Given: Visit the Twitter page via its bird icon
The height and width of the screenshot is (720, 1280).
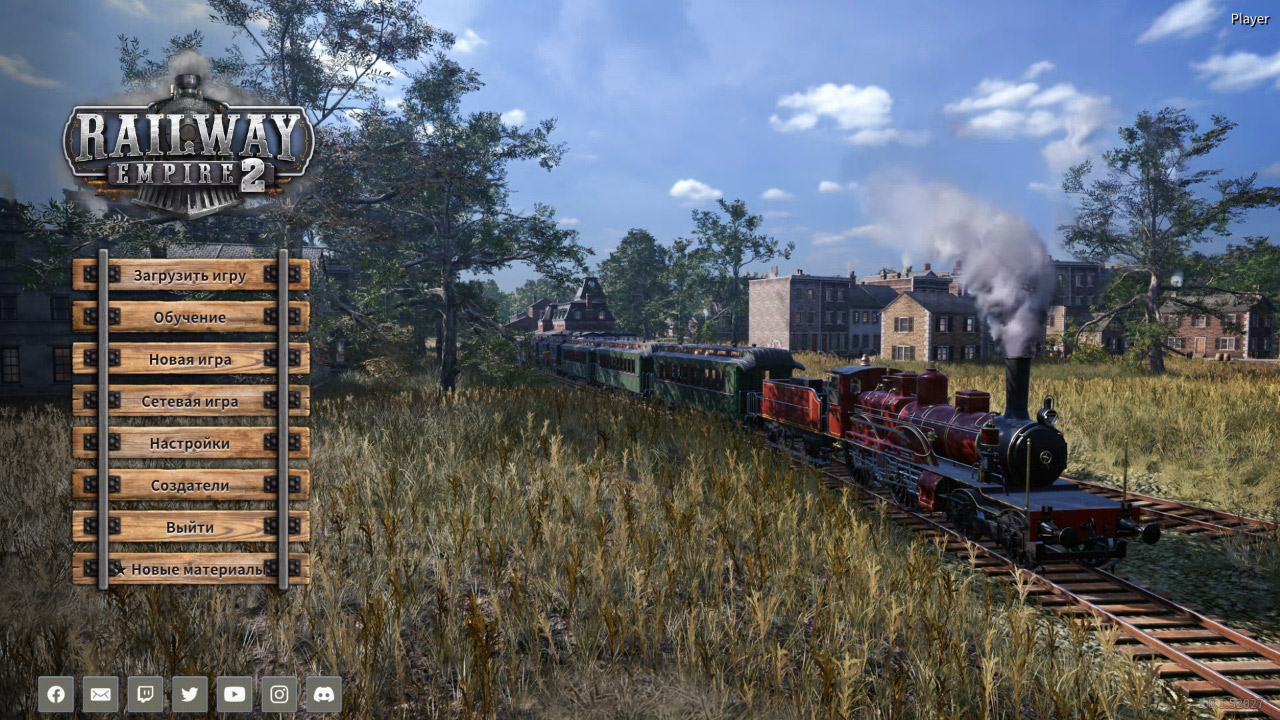Looking at the screenshot, I should [x=189, y=694].
